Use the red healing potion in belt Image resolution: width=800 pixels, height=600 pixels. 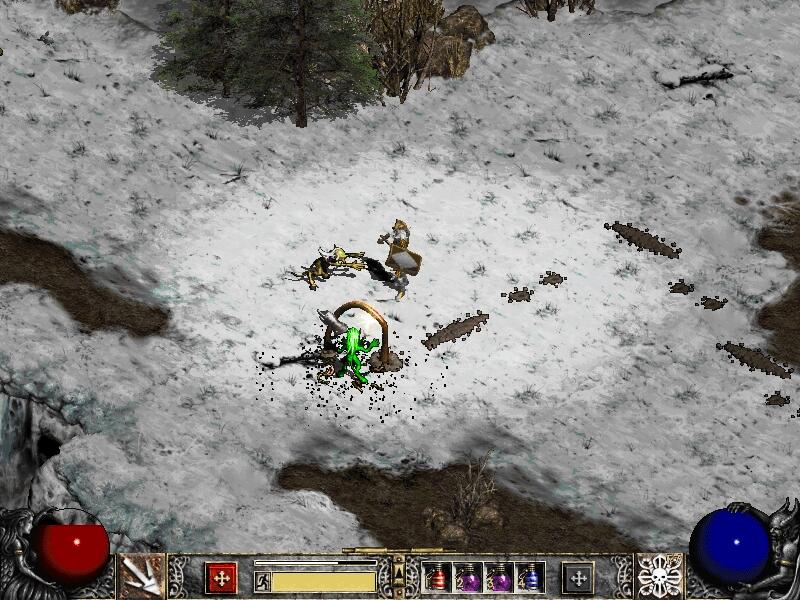pos(438,577)
